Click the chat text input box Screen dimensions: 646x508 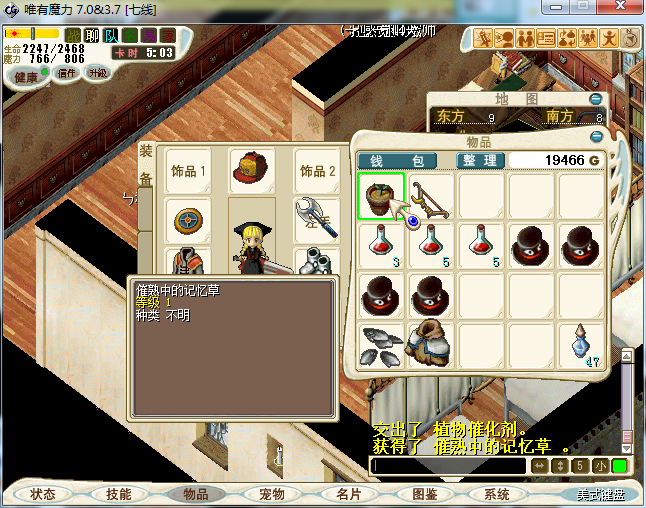click(x=448, y=466)
